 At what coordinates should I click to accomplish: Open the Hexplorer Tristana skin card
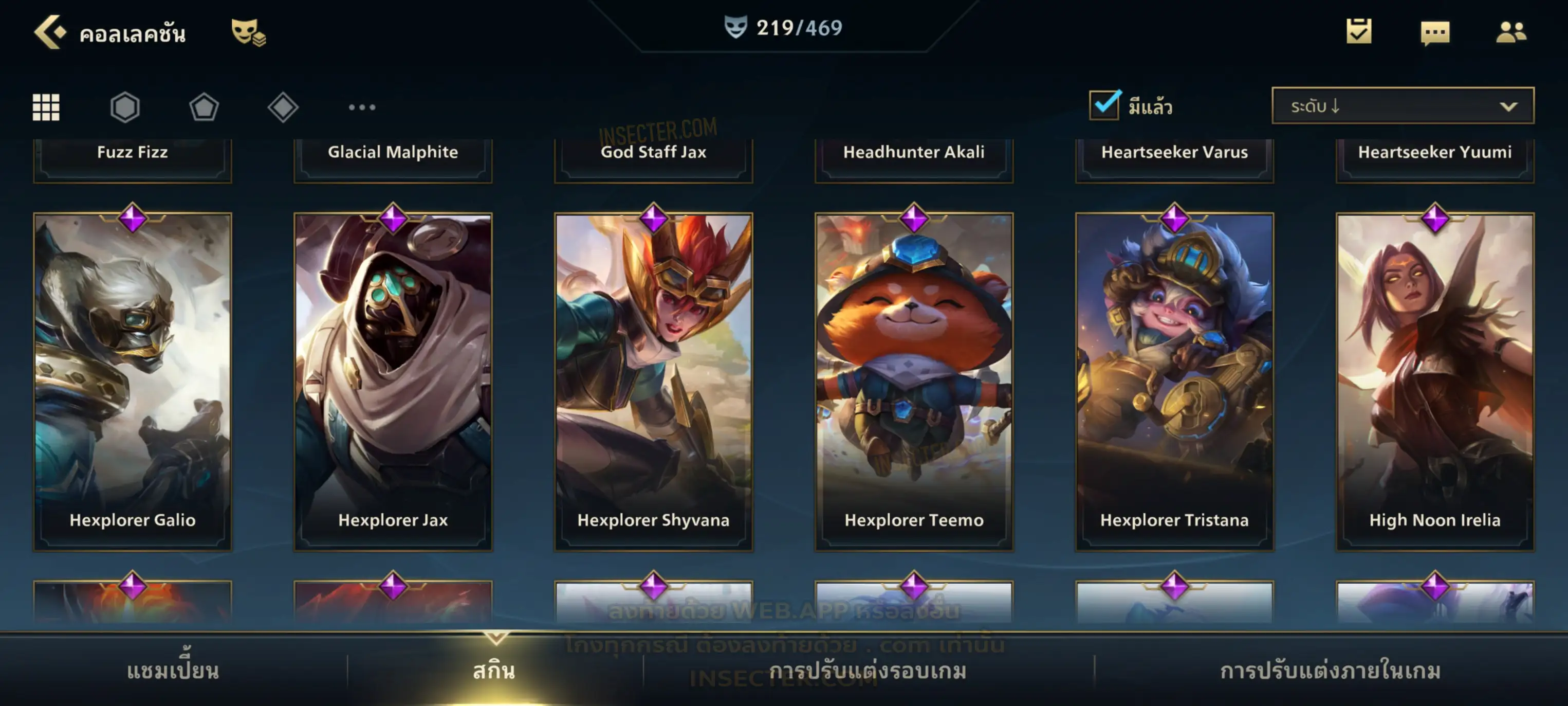point(1175,381)
